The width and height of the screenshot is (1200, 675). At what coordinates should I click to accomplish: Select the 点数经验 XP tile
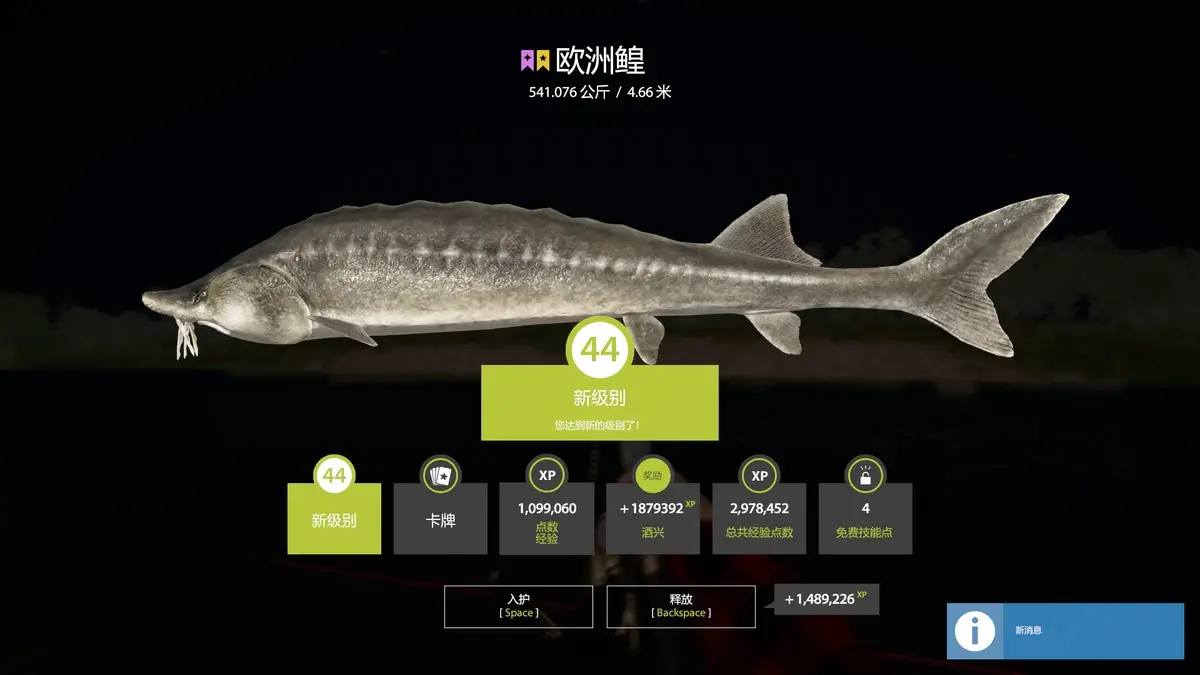point(546,518)
